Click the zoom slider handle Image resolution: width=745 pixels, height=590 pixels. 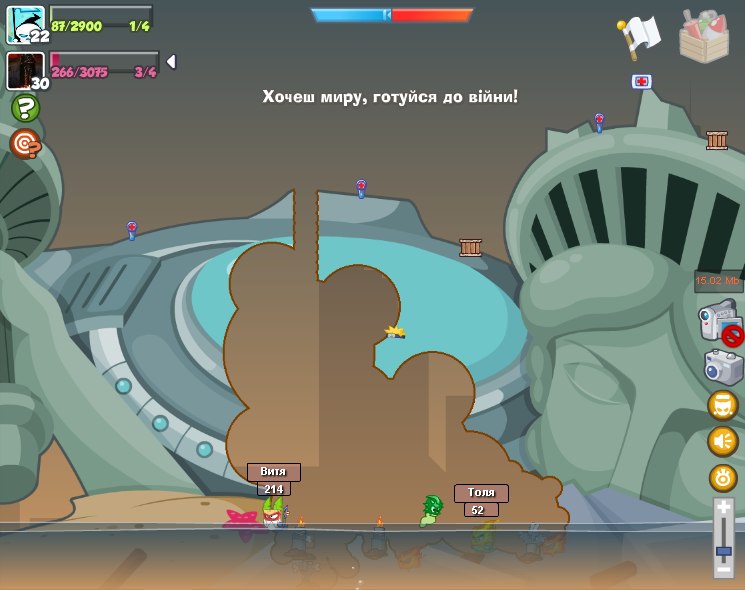point(723,551)
